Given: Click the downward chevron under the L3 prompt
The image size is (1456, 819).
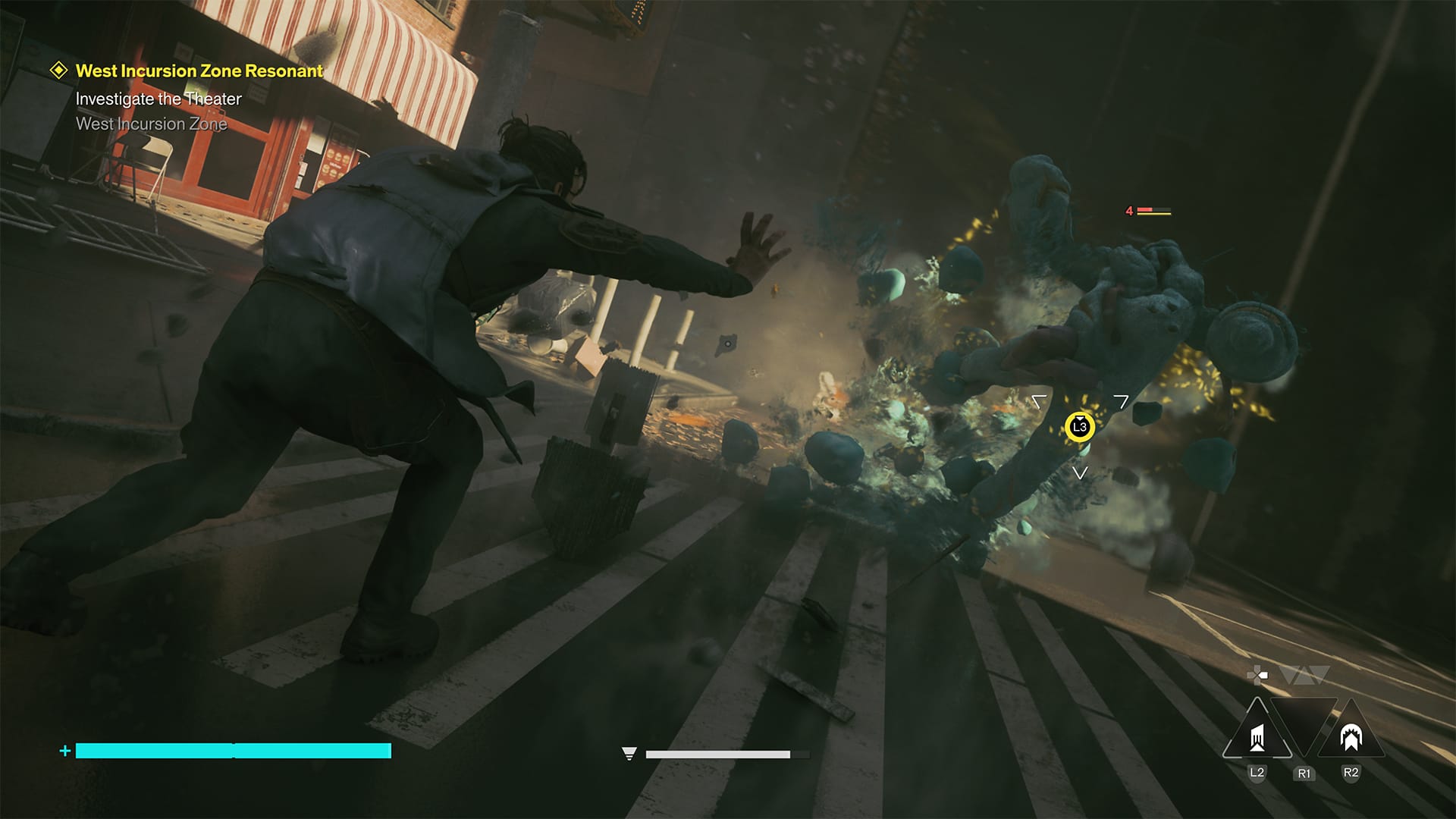Looking at the screenshot, I should [1080, 472].
